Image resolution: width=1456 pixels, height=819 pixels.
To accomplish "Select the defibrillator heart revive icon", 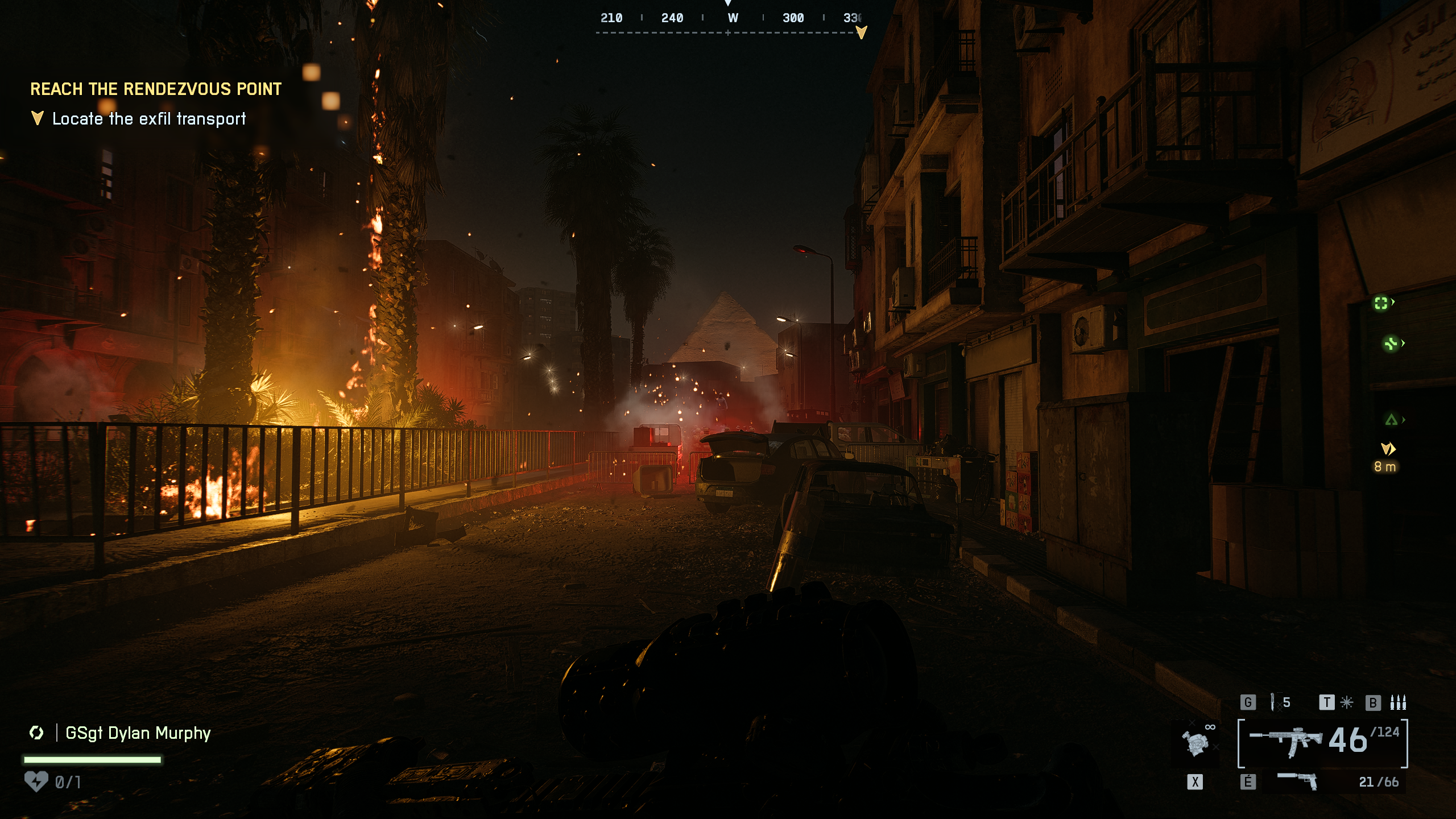I will (x=36, y=781).
